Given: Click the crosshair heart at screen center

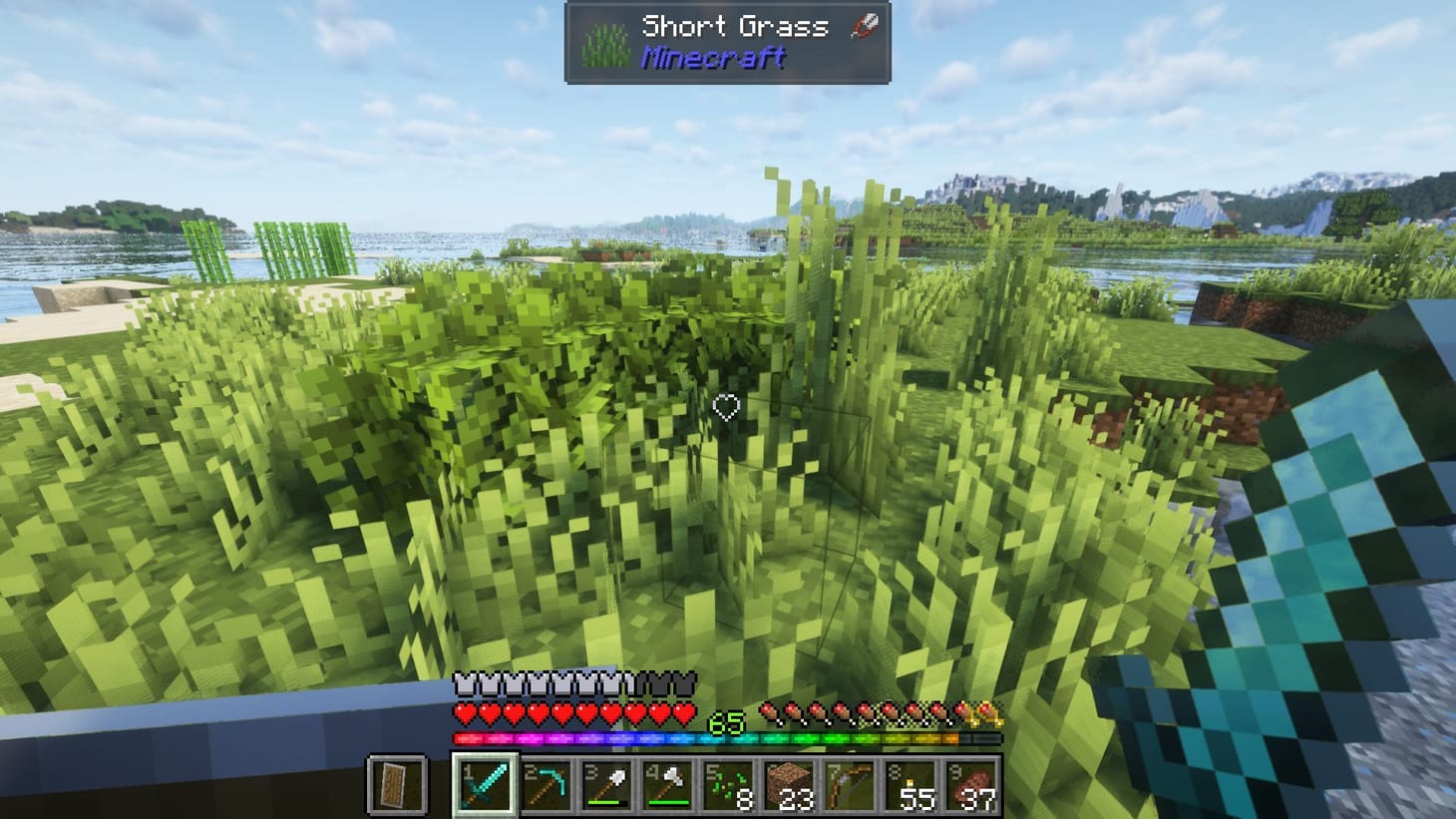Looking at the screenshot, I should 728,408.
